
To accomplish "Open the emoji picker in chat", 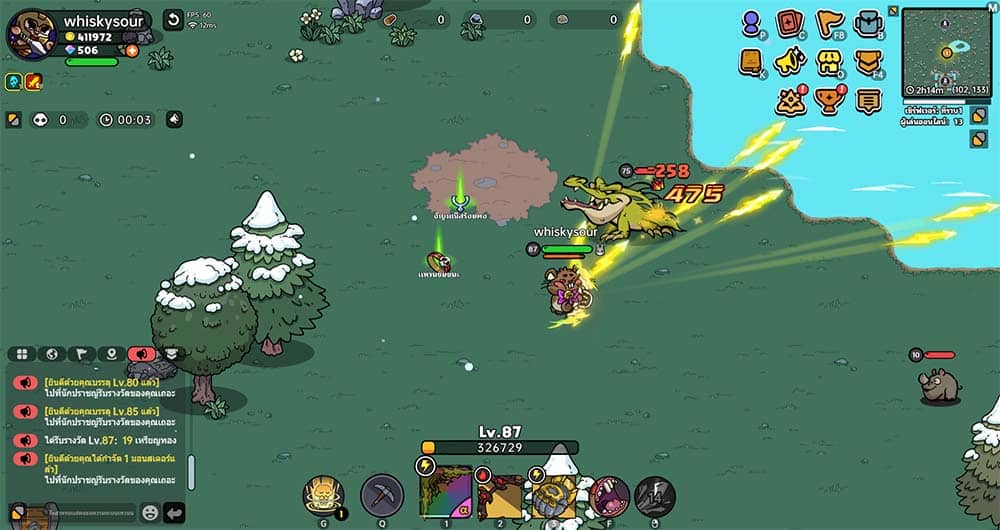I will [150, 512].
